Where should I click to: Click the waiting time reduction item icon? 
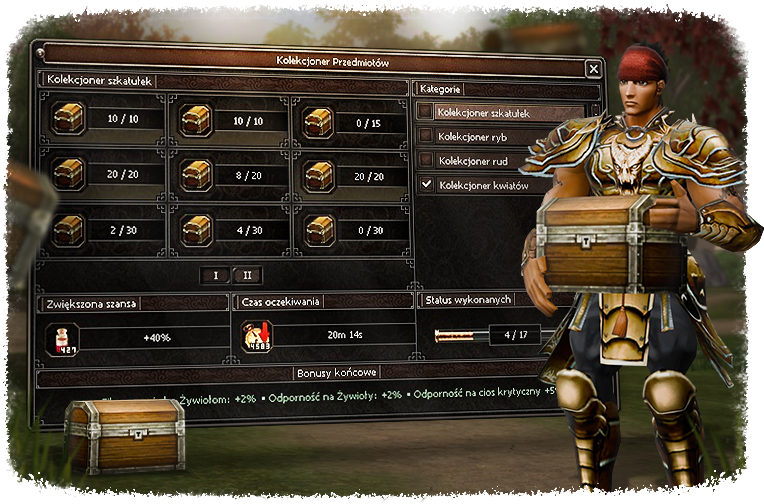pos(256,338)
